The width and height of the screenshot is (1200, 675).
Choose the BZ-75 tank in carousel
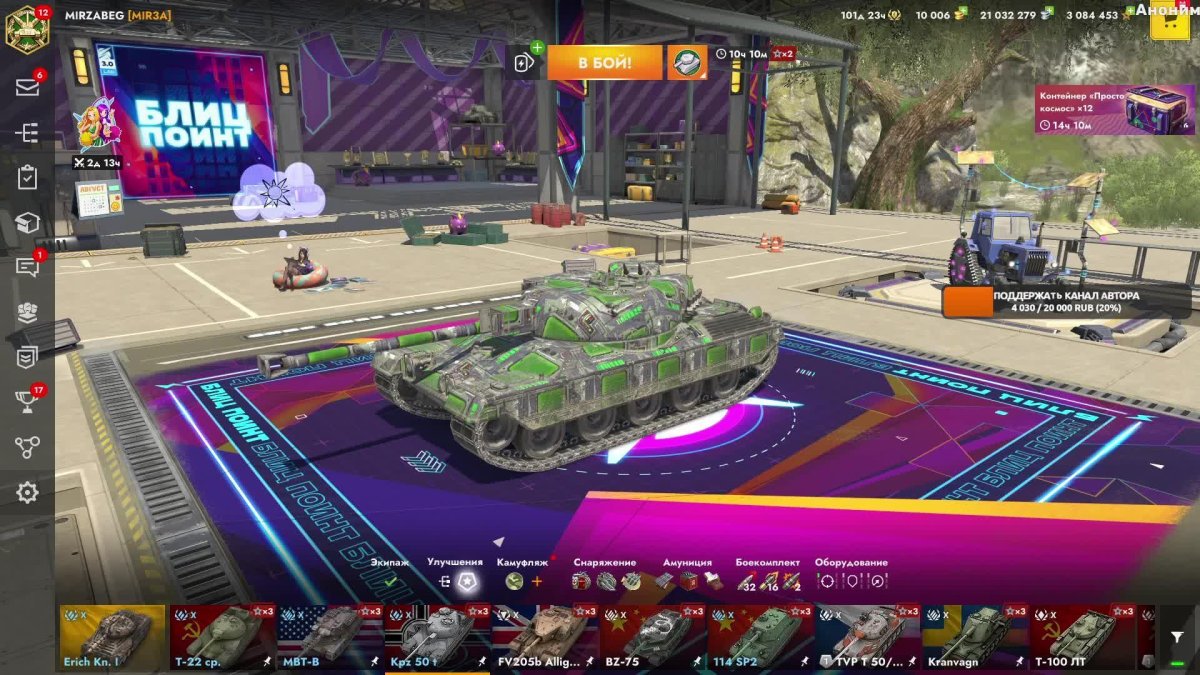pos(652,637)
